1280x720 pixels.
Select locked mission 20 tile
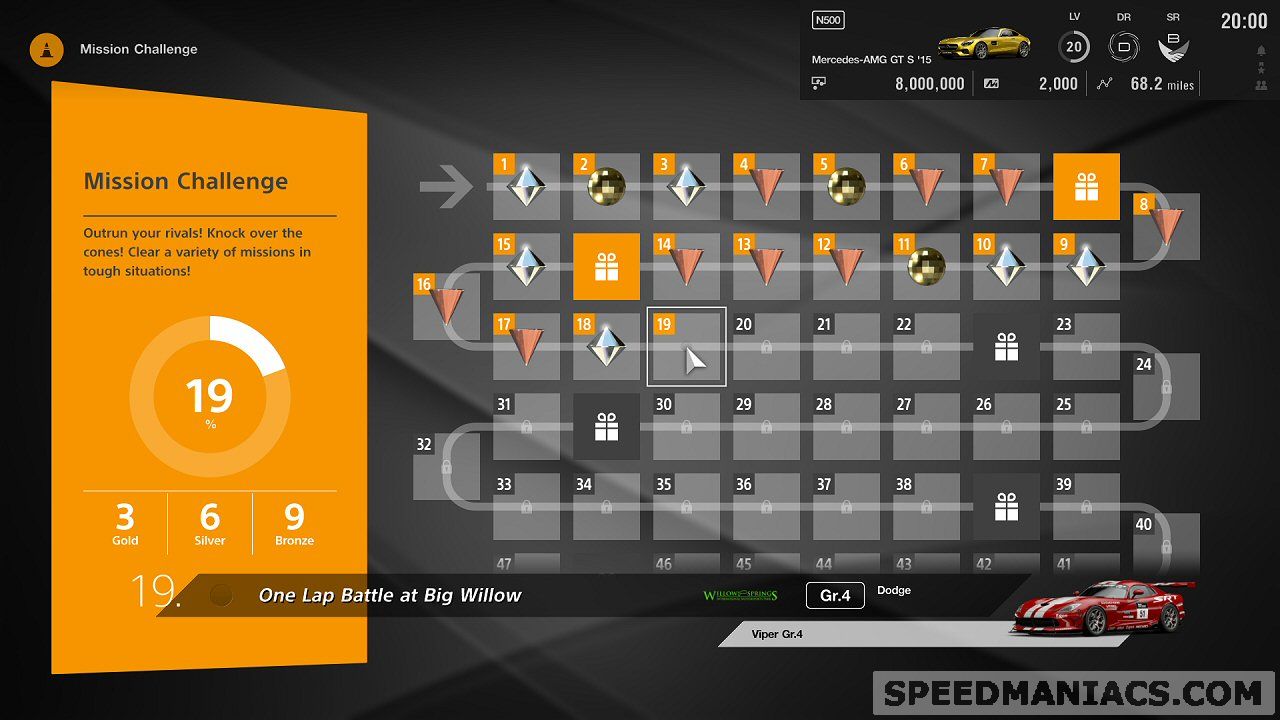click(766, 346)
